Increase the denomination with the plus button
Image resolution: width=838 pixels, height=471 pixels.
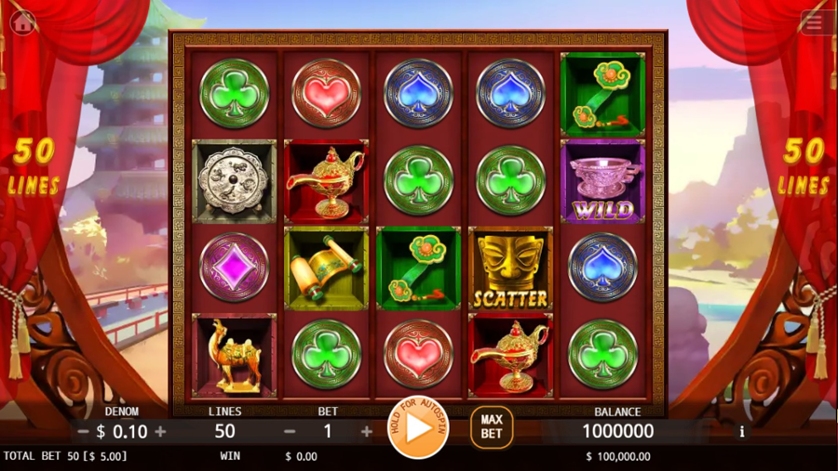tap(161, 432)
